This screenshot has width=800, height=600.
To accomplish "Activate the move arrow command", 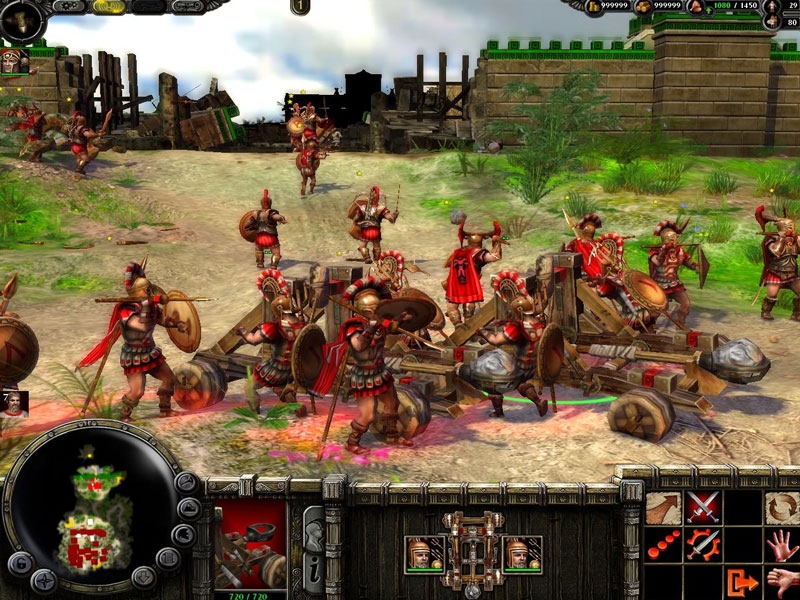I will pyautogui.click(x=662, y=509).
